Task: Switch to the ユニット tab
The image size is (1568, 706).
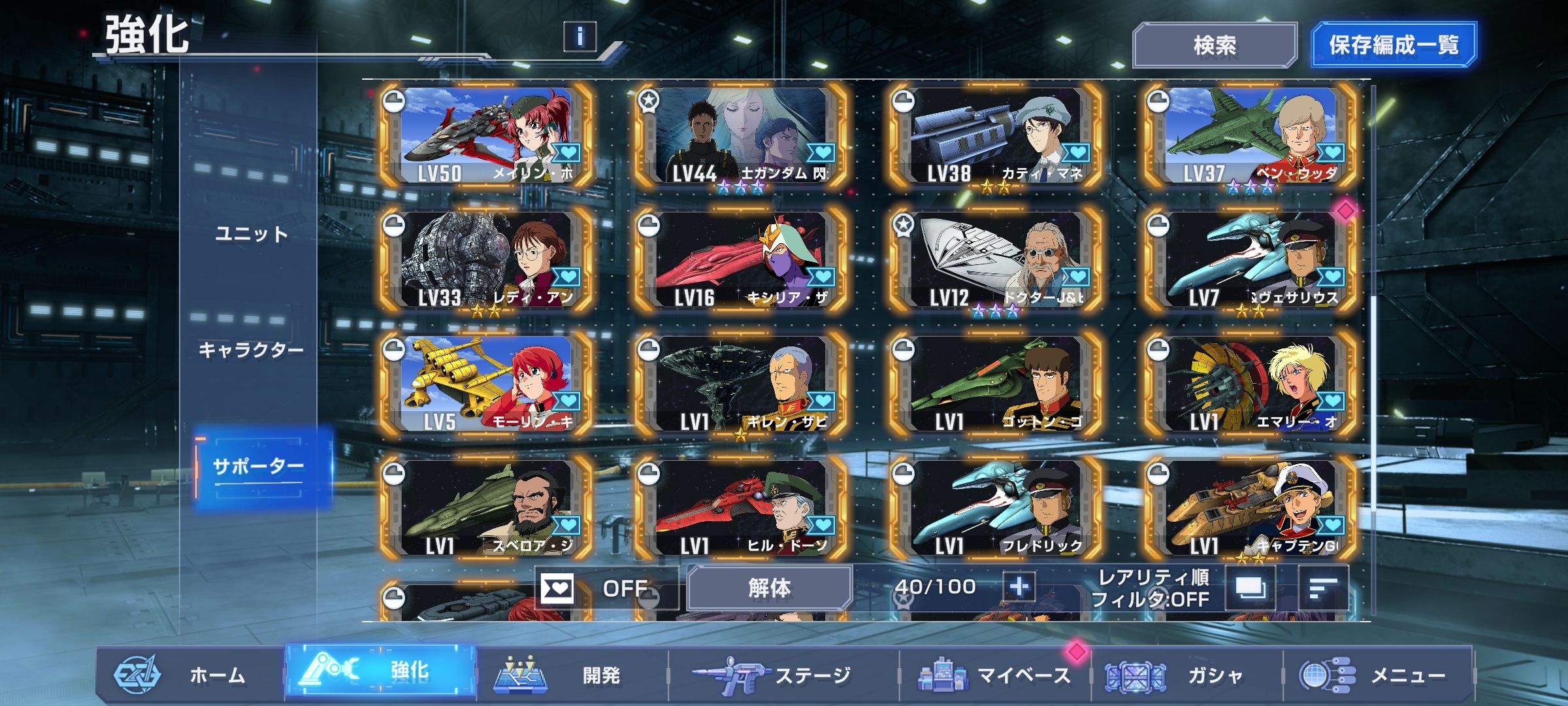Action: click(x=251, y=234)
